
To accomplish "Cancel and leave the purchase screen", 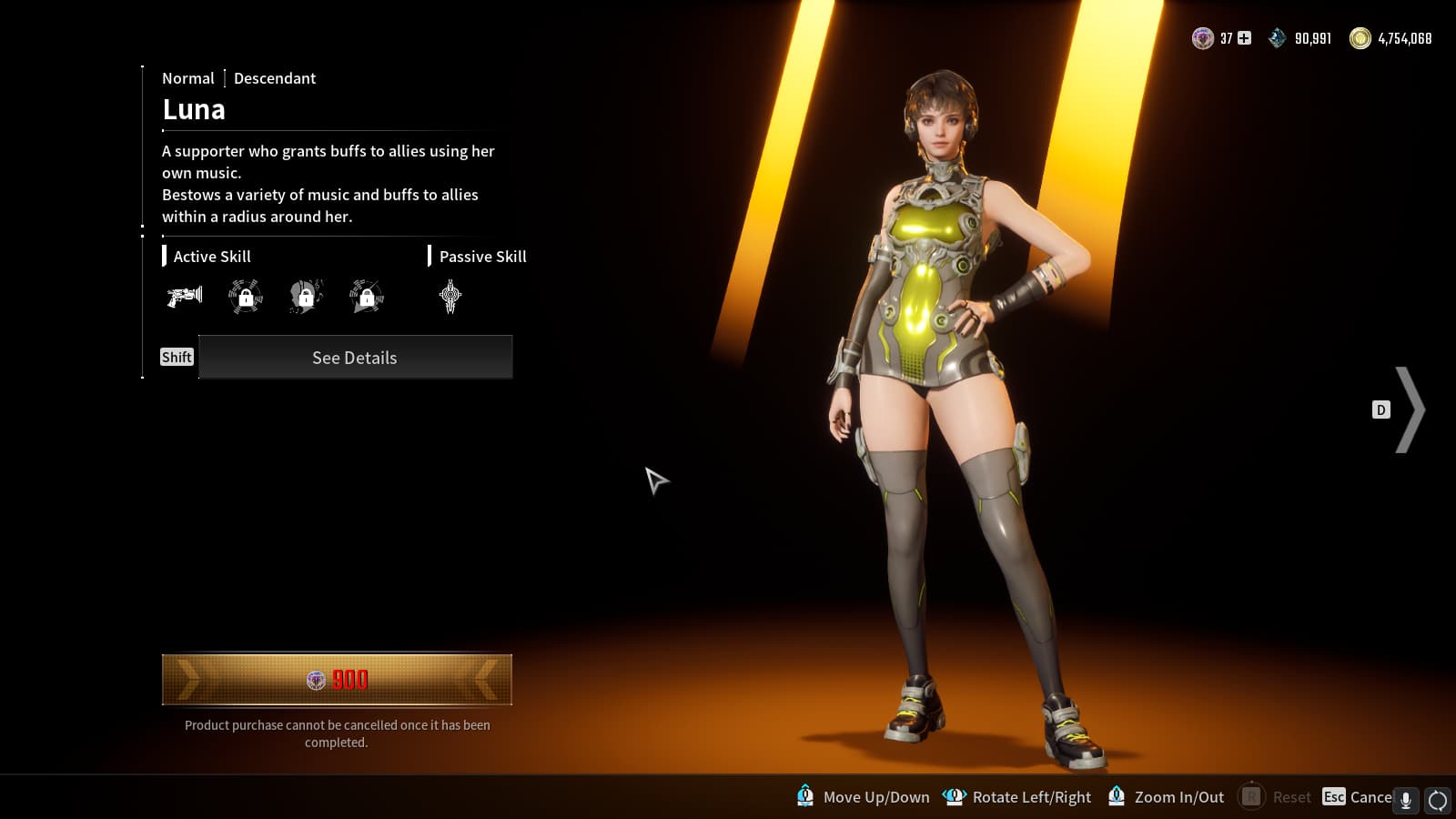I will [x=1360, y=797].
